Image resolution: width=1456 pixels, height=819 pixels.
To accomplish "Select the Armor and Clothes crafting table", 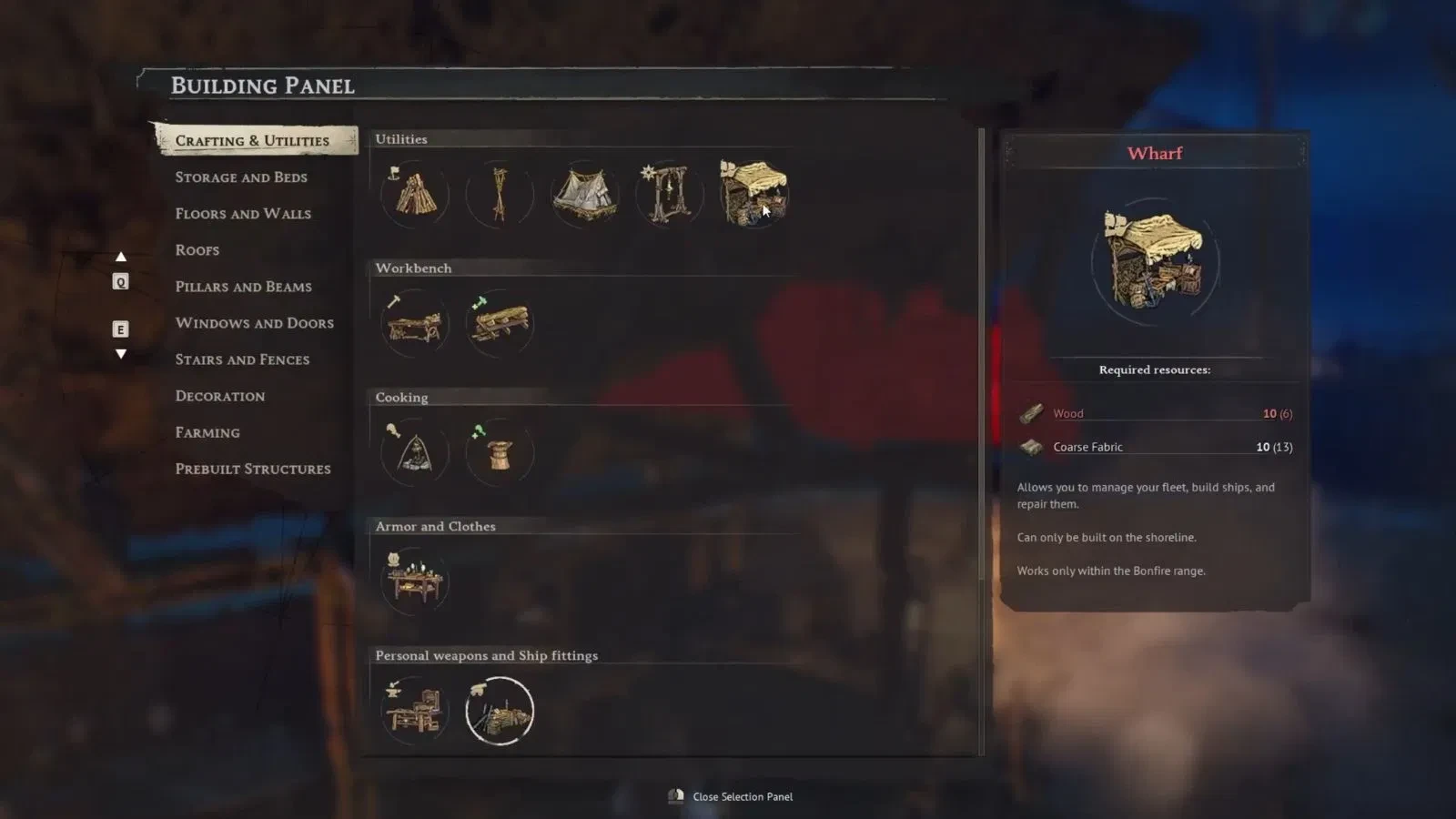I will 415,581.
